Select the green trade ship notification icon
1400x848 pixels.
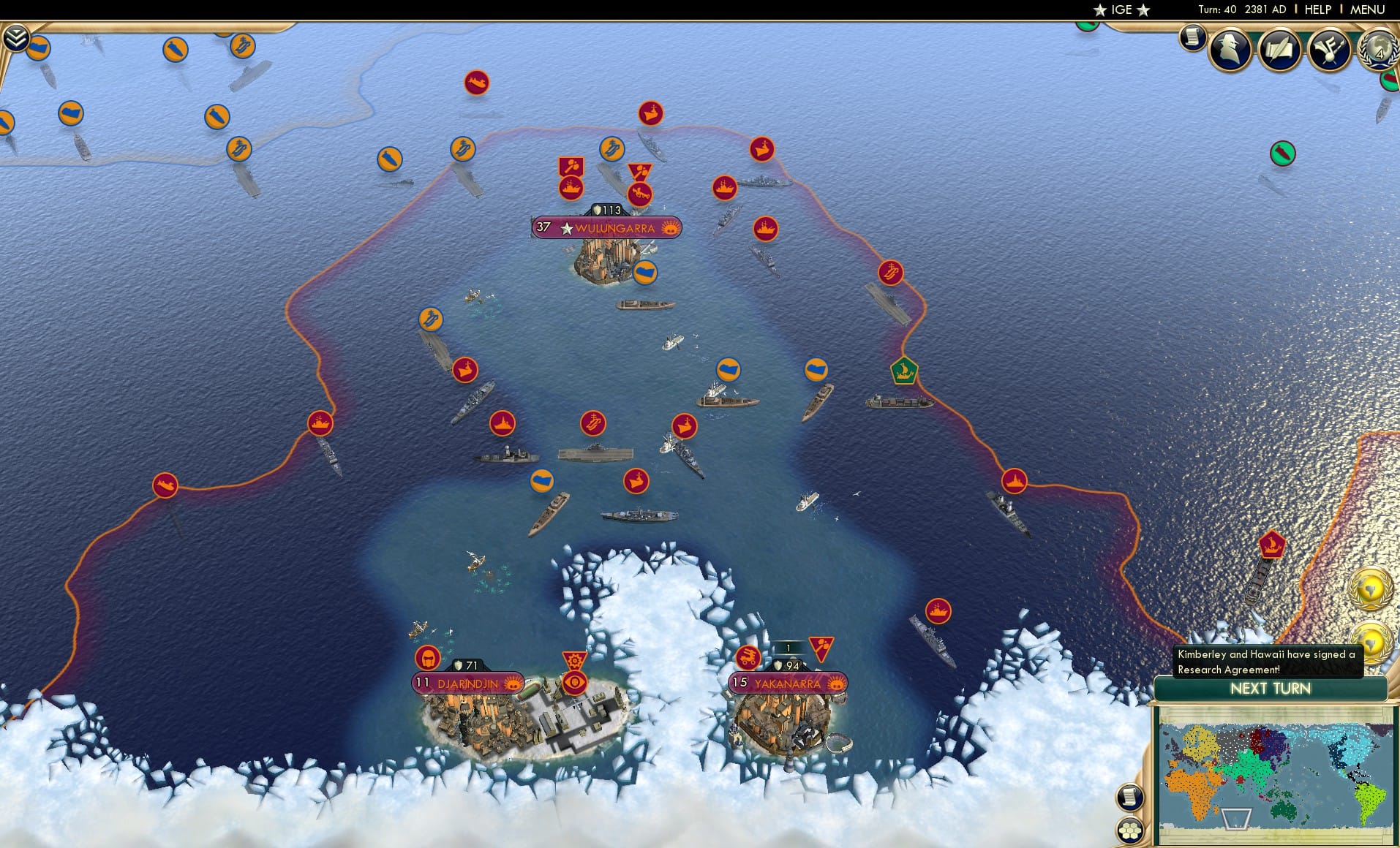(x=1282, y=154)
